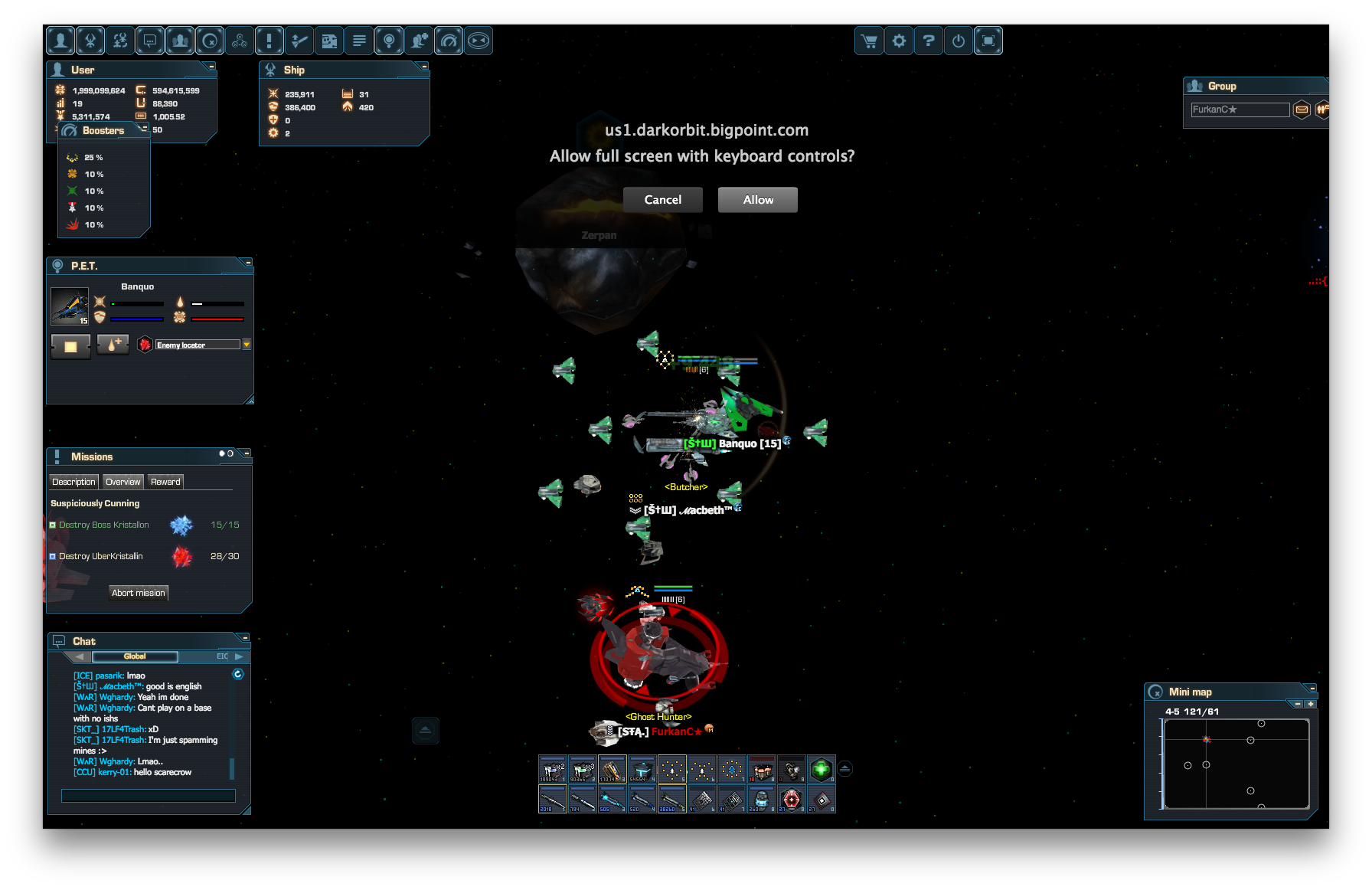Click the power logout icon
The width and height of the screenshot is (1372, 890).
tap(959, 41)
